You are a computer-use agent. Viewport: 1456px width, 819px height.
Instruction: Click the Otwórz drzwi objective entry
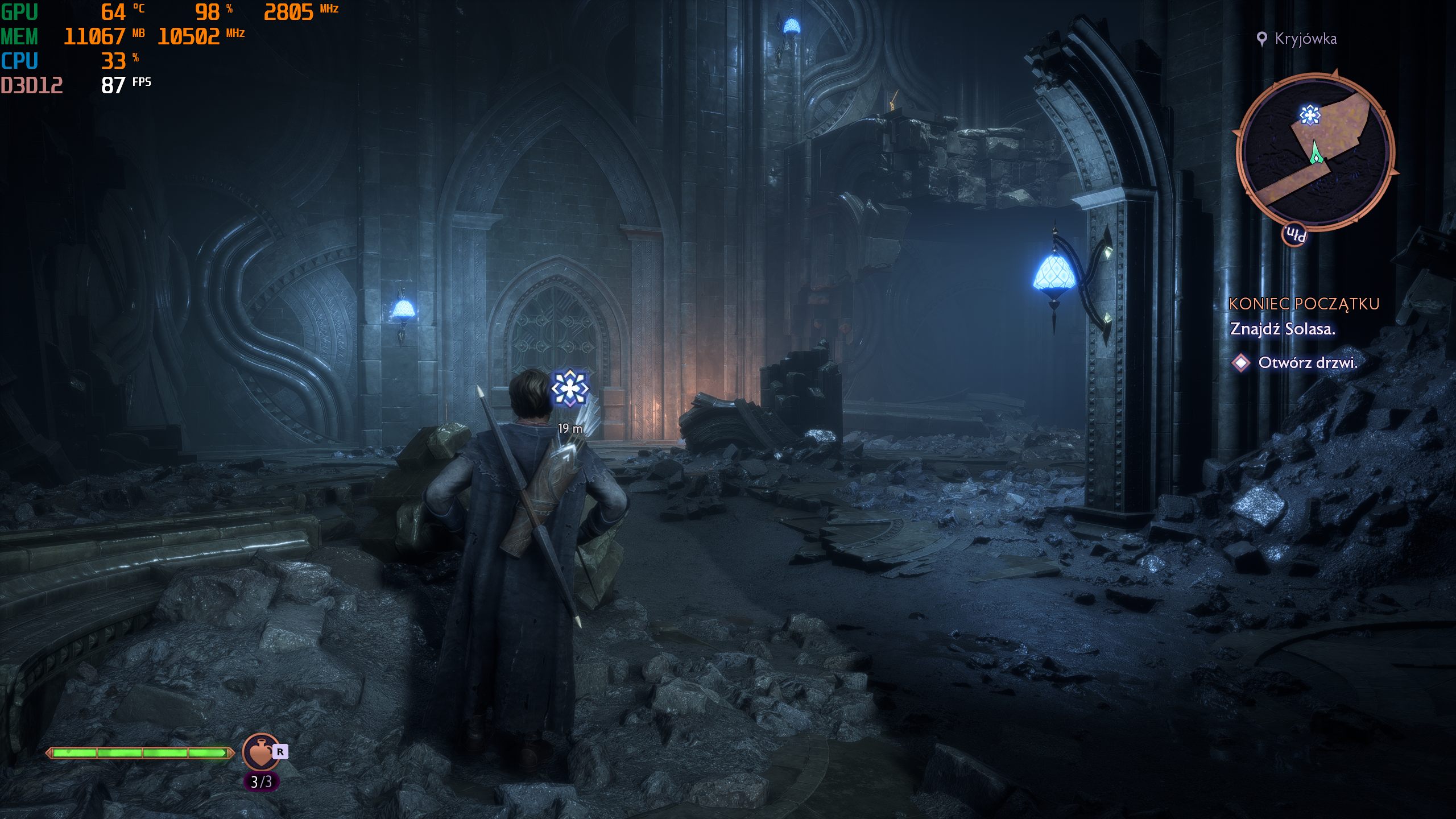(x=1307, y=363)
